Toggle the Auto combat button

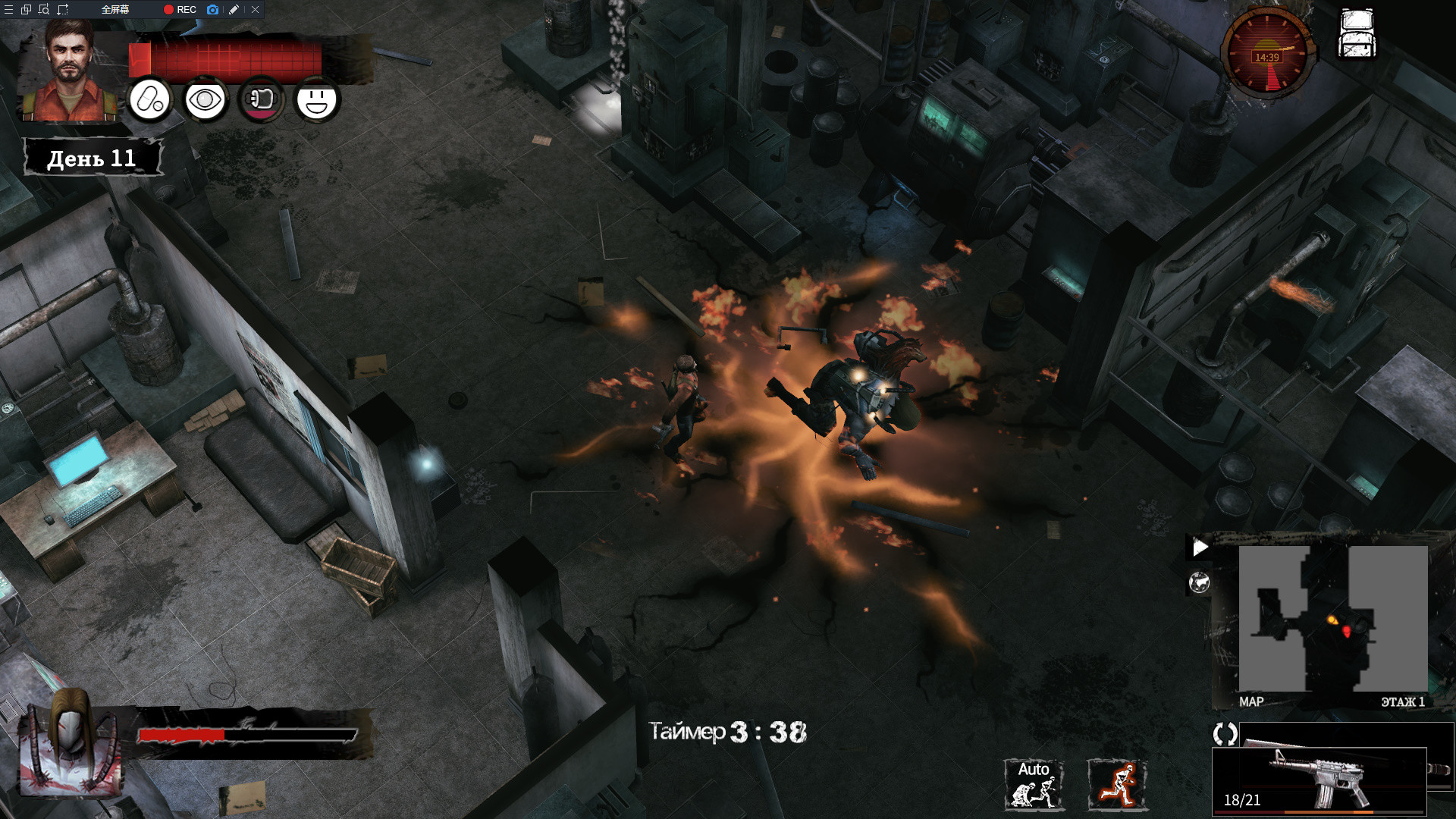(x=1034, y=784)
